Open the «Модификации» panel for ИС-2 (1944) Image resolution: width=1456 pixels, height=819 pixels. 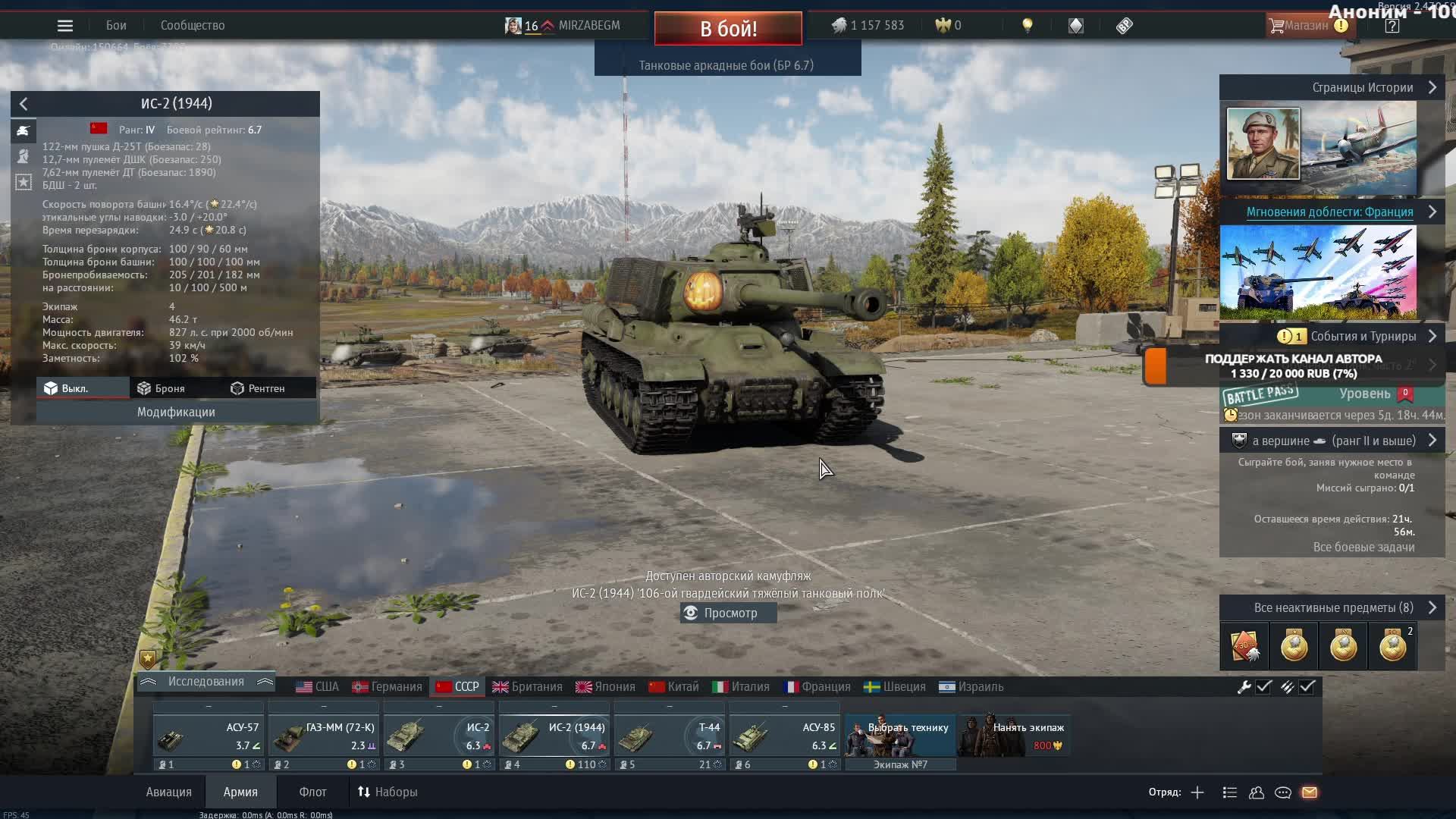[x=176, y=412]
